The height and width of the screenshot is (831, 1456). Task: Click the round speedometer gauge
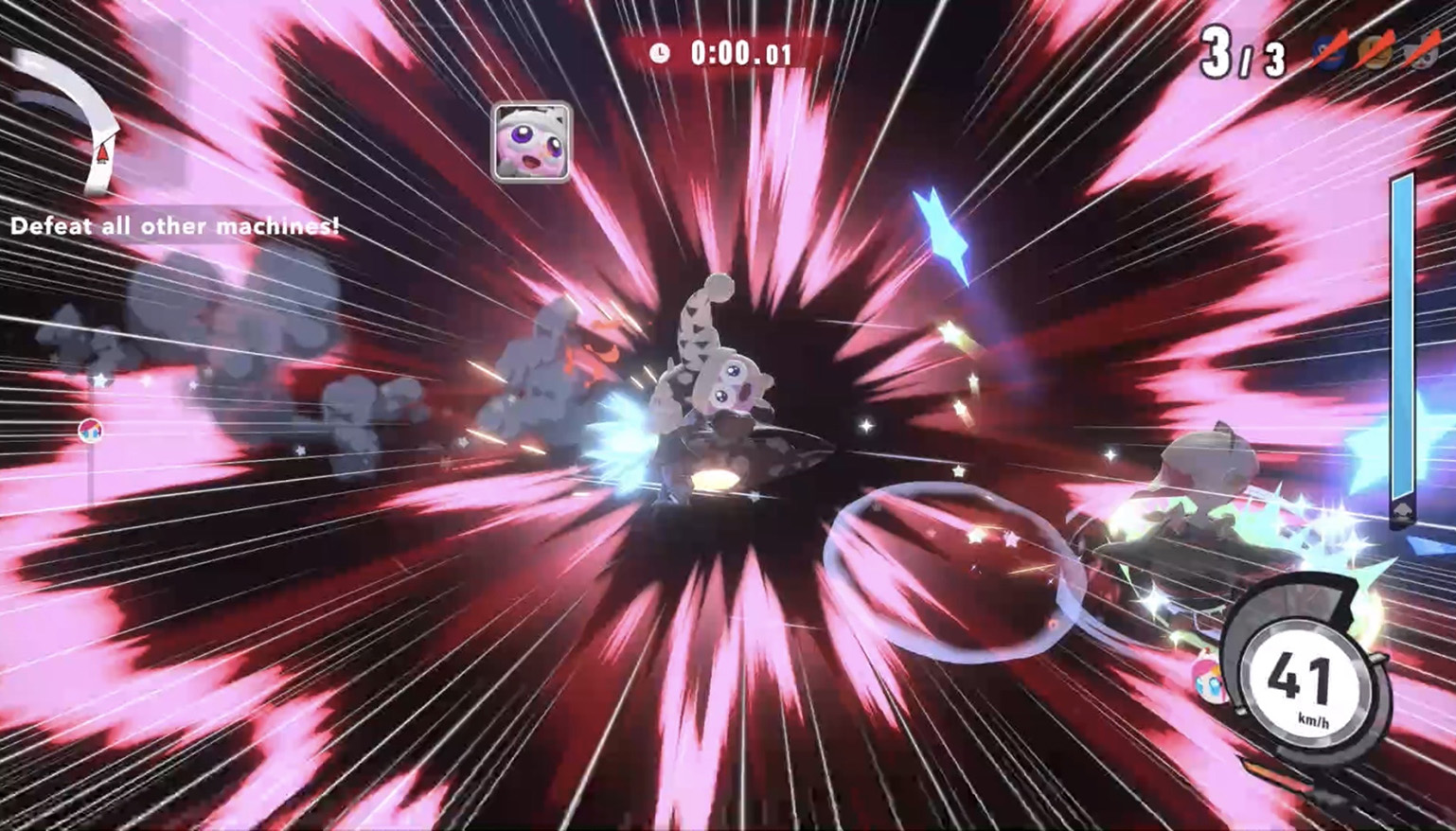(1303, 681)
